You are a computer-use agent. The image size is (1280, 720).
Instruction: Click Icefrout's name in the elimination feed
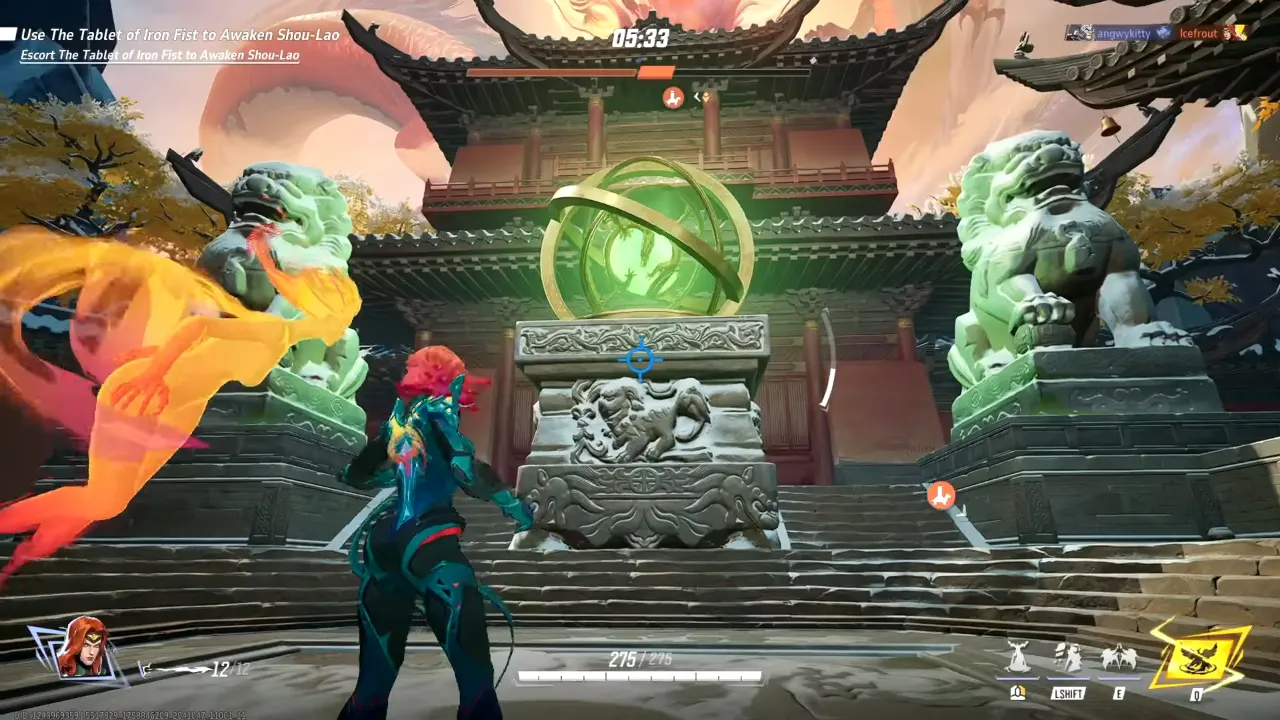click(x=1197, y=33)
